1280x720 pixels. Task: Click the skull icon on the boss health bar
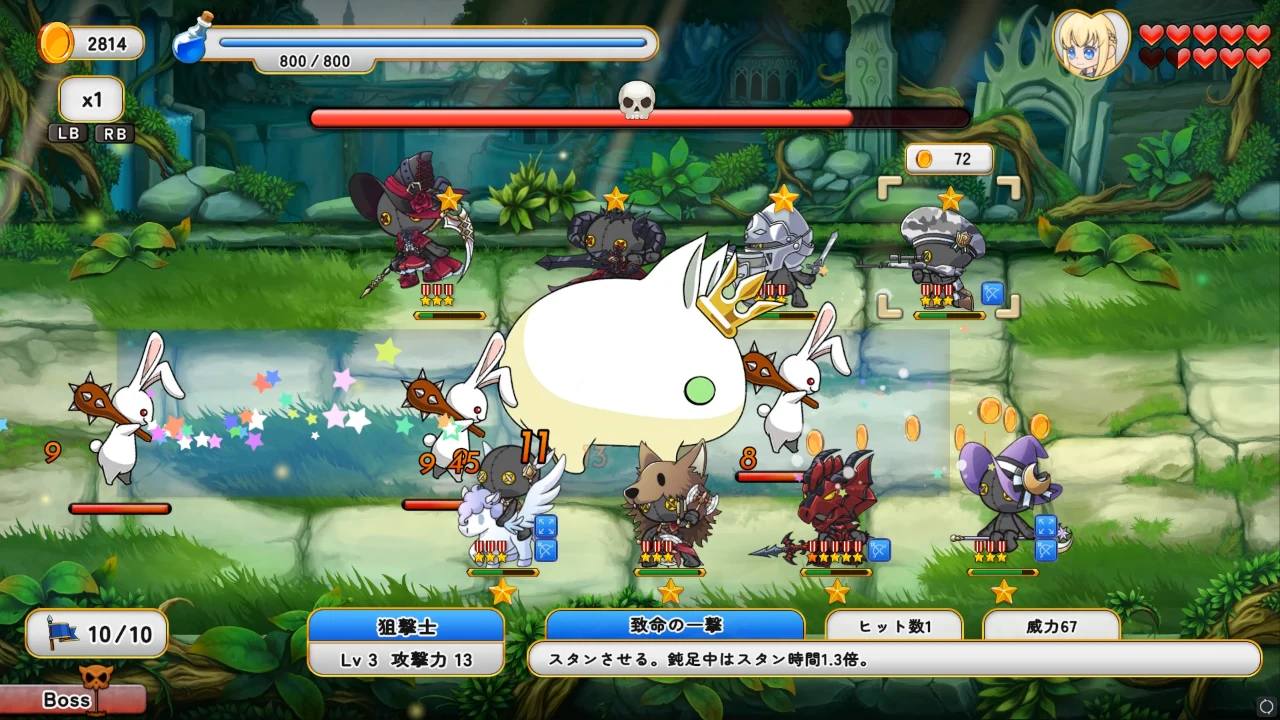coord(638,100)
